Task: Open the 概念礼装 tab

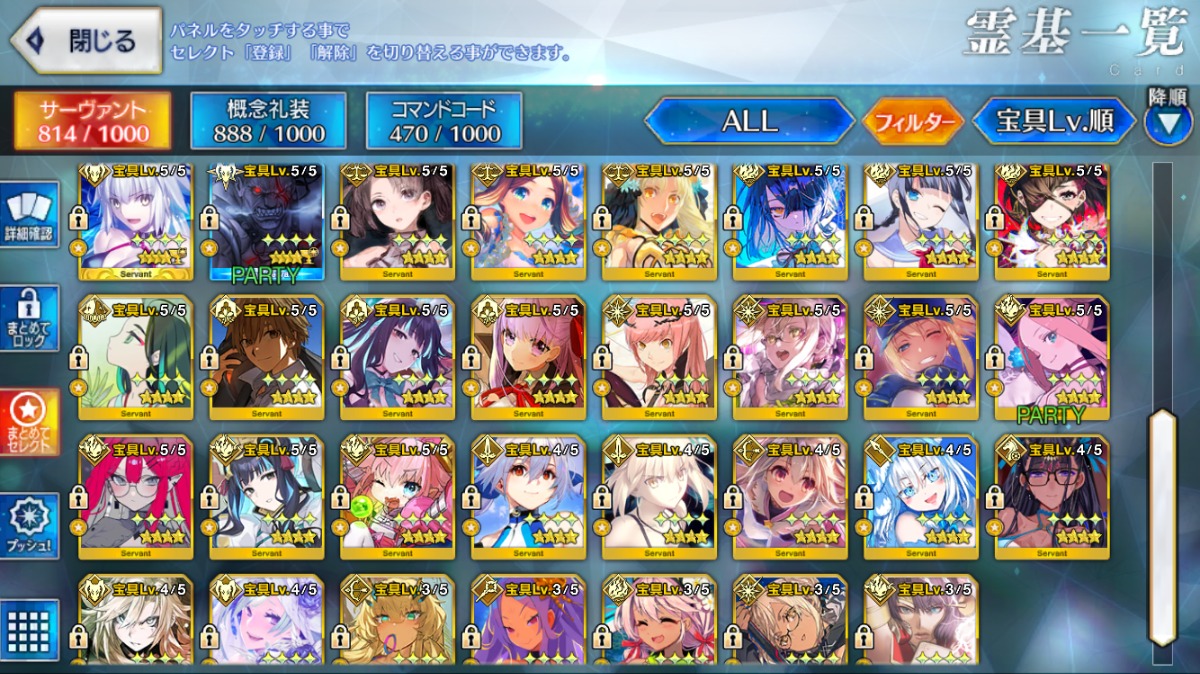Action: [268, 121]
